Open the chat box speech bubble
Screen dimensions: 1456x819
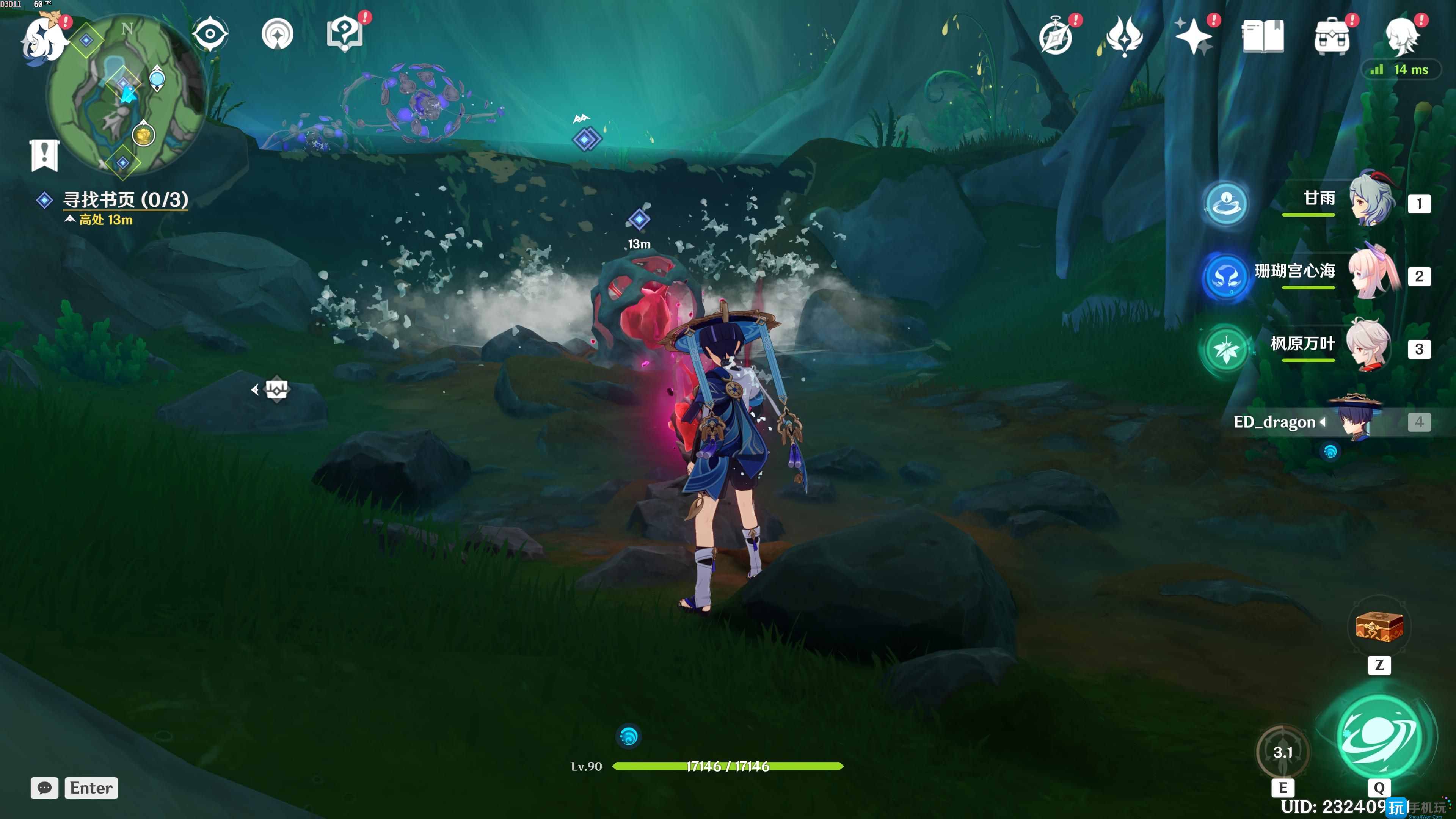tap(44, 788)
